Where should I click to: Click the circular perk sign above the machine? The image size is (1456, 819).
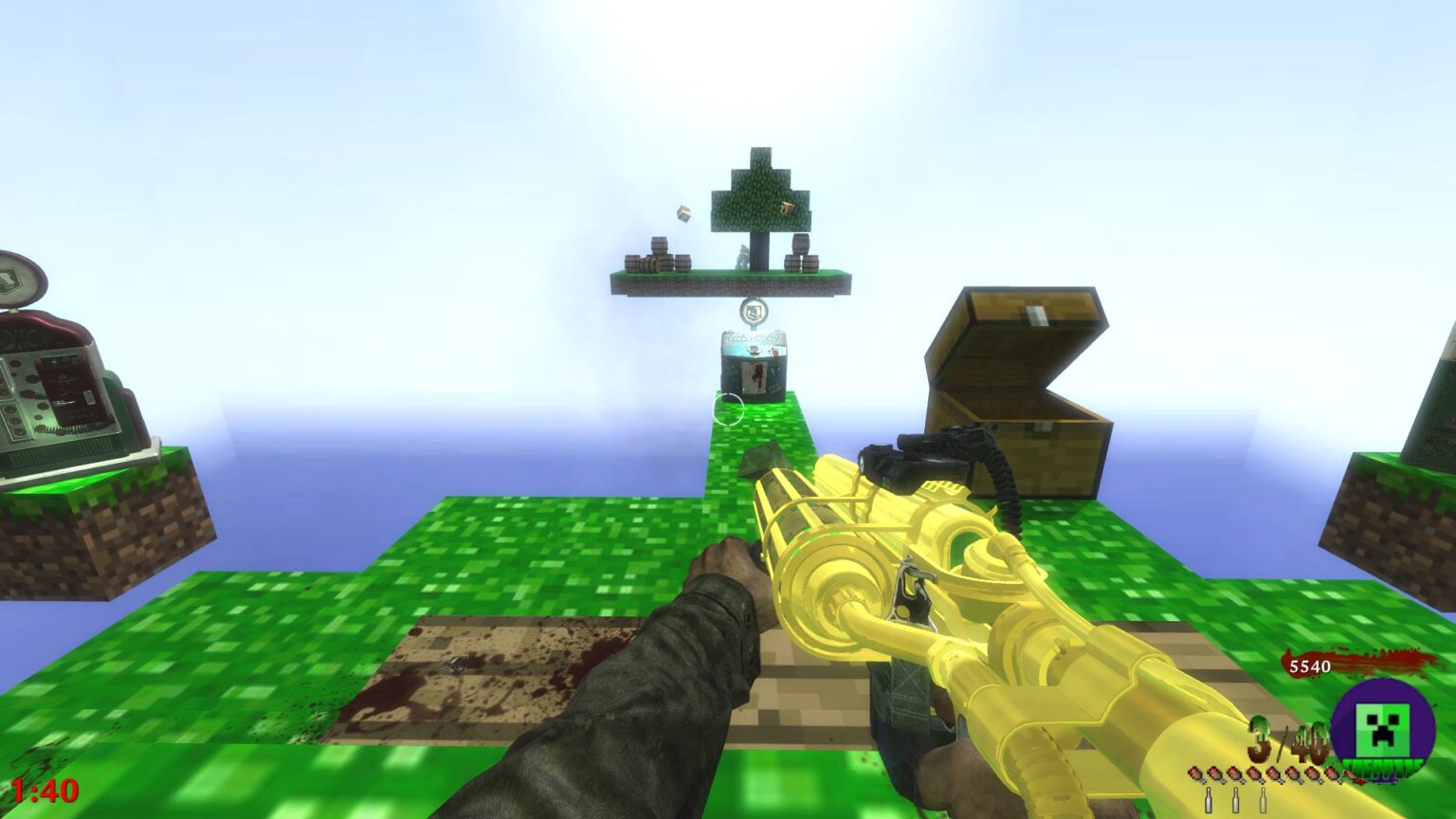pyautogui.click(x=755, y=311)
